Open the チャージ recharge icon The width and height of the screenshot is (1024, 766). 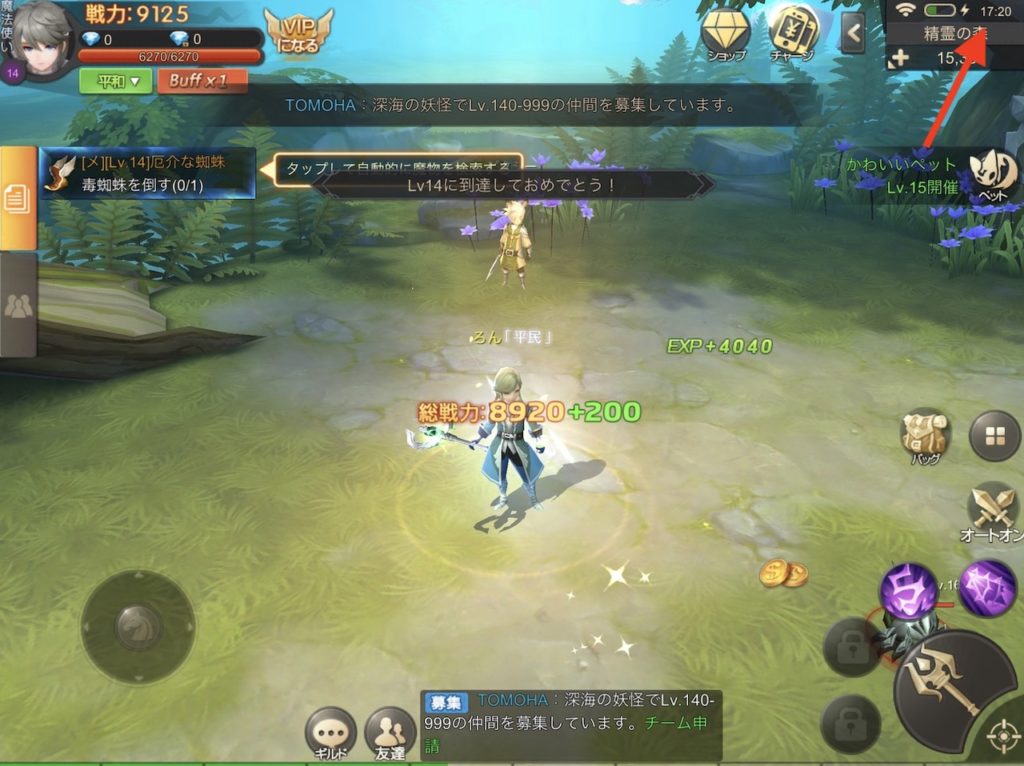[x=792, y=35]
